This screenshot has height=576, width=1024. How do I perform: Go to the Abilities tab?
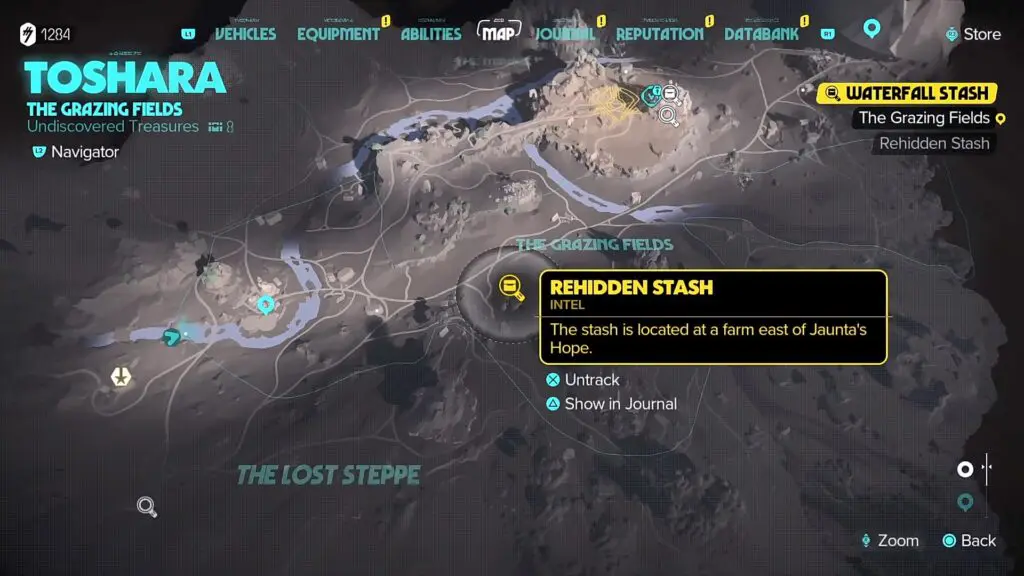(431, 34)
